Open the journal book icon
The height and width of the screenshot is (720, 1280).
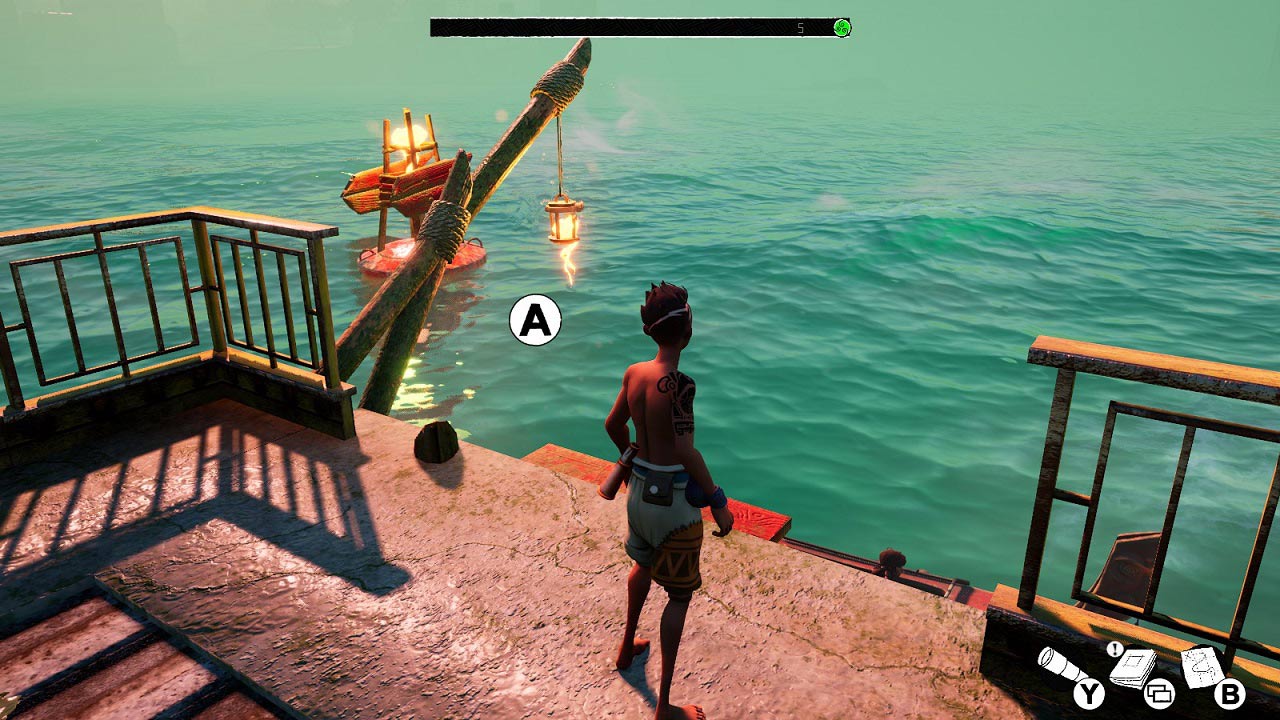1134,666
